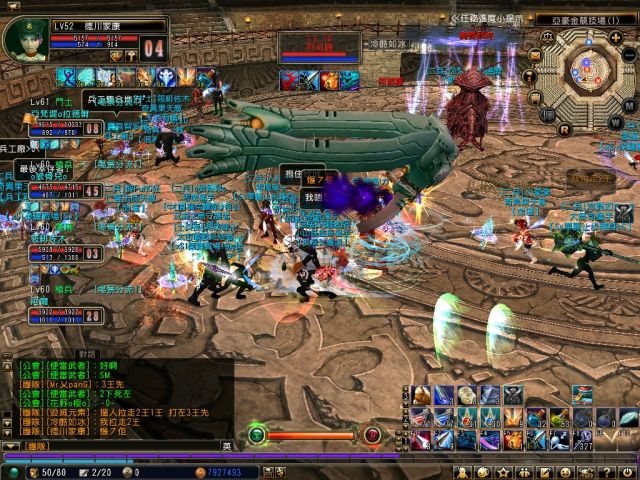
Task: Click the chat input field
Action: click(x=120, y=445)
